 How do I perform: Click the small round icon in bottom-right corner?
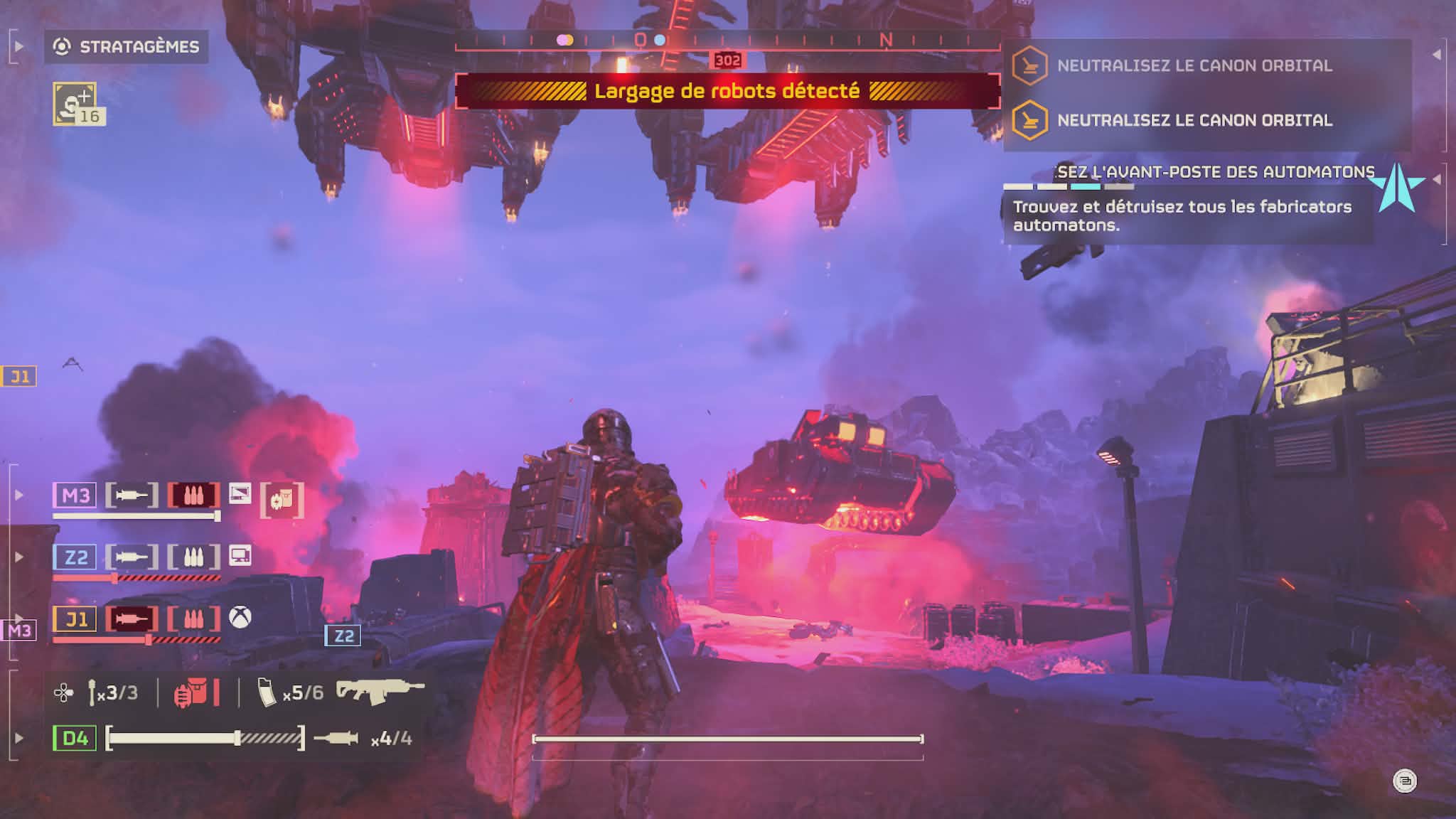tap(1405, 781)
